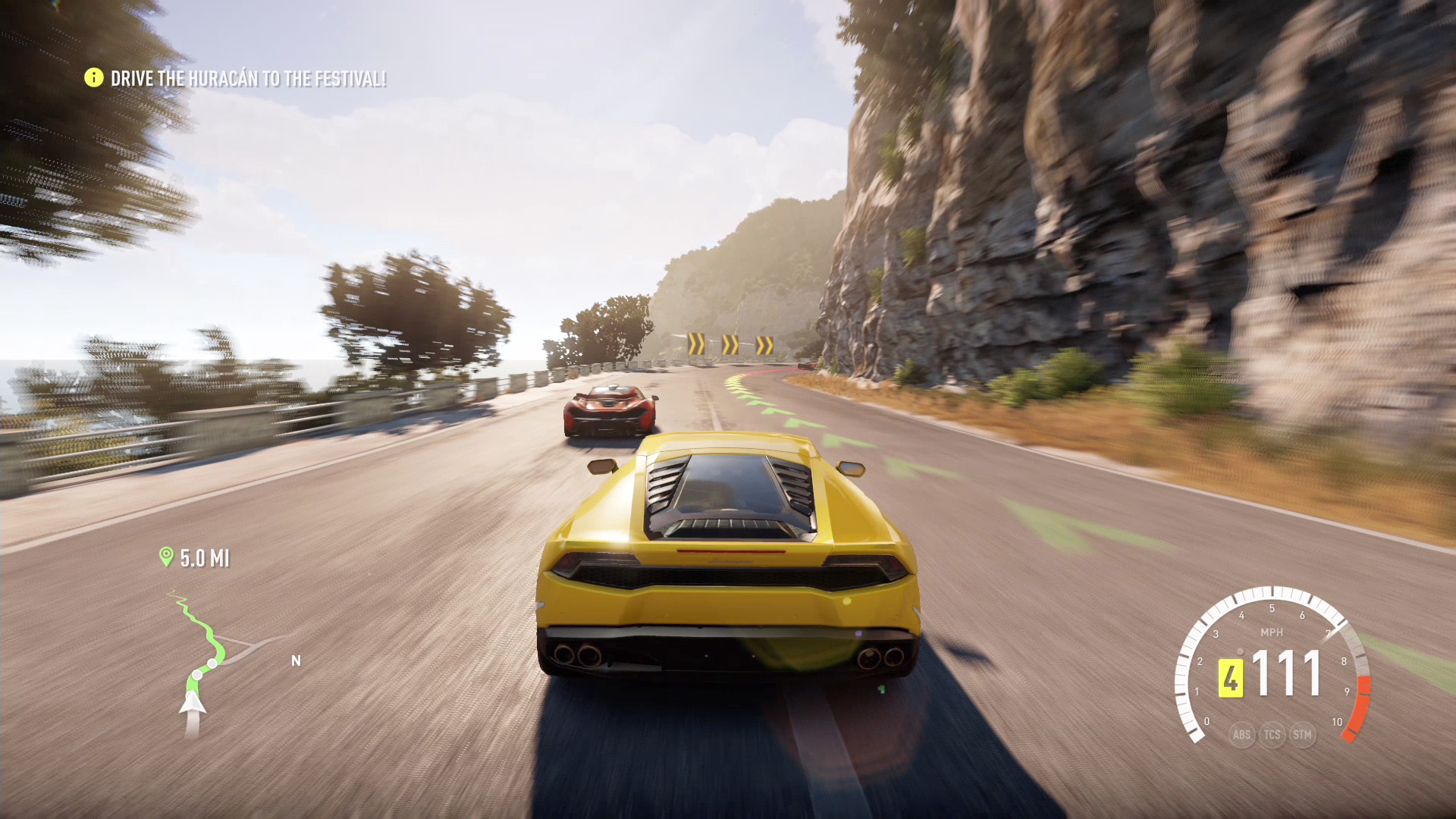The height and width of the screenshot is (819, 1456).
Task: Toggle the STM stability management indicator
Action: coord(1303,736)
